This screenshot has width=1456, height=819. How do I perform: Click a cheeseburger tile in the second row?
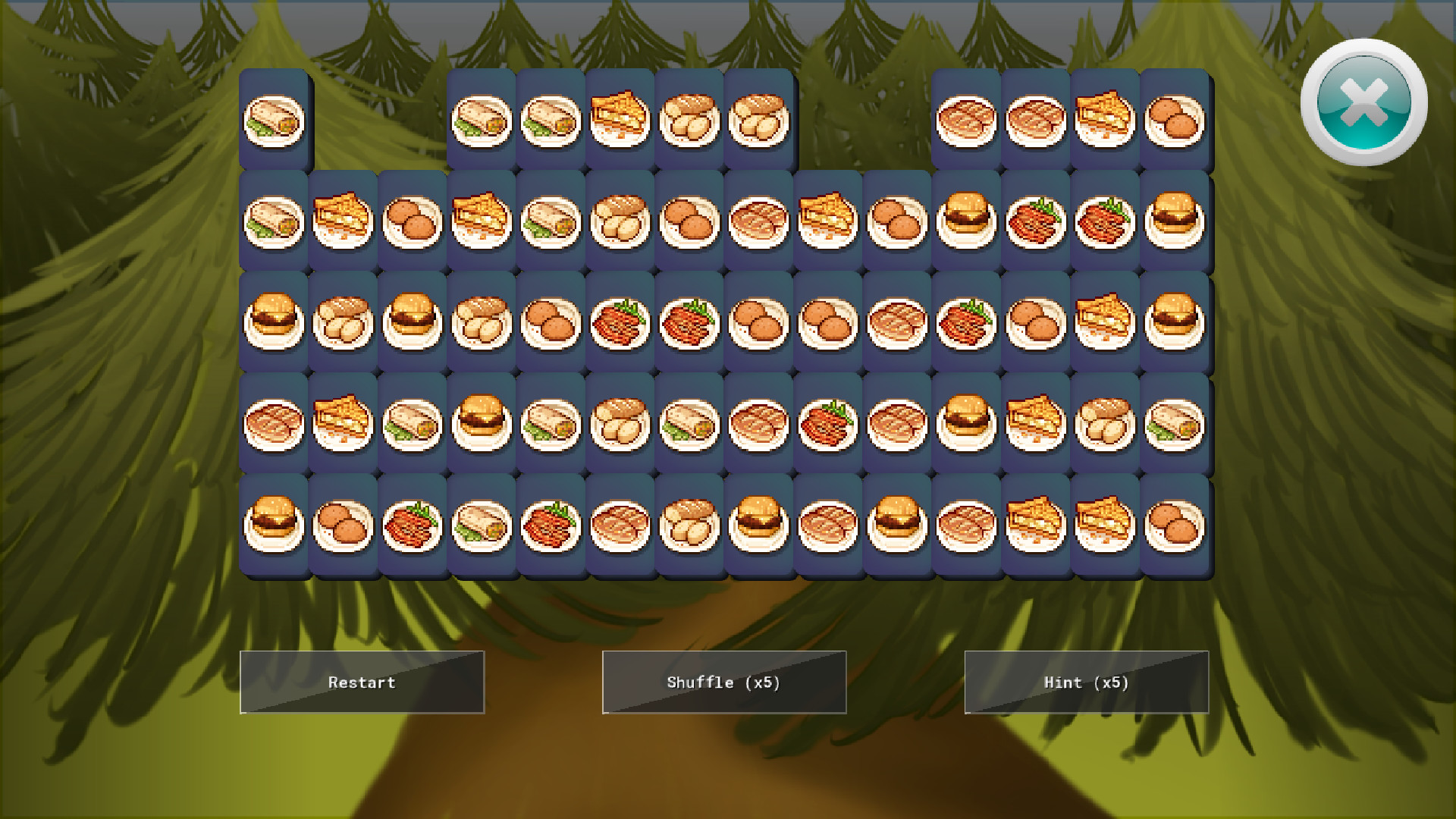tap(970, 221)
